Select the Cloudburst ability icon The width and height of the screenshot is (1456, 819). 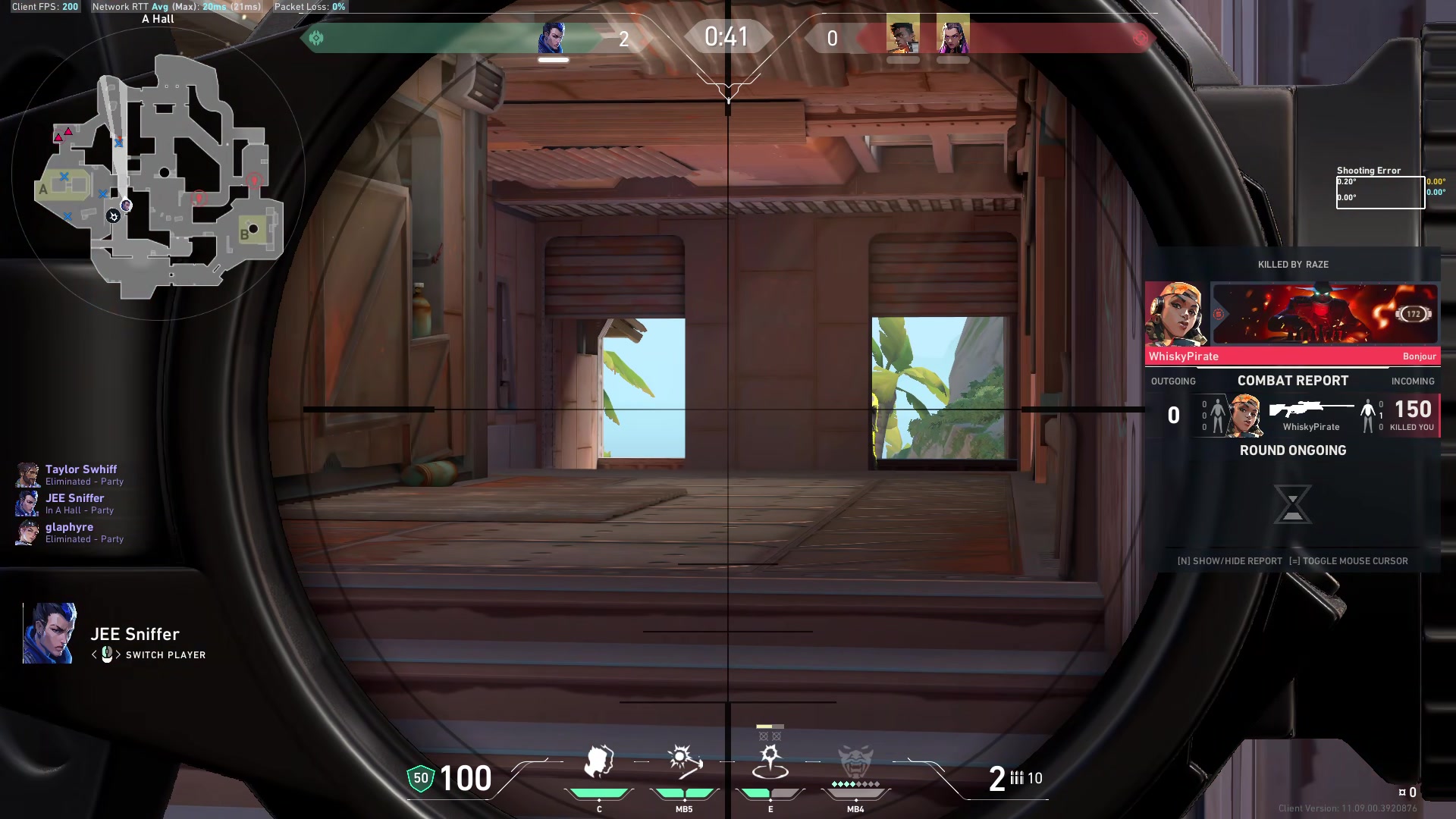(599, 762)
